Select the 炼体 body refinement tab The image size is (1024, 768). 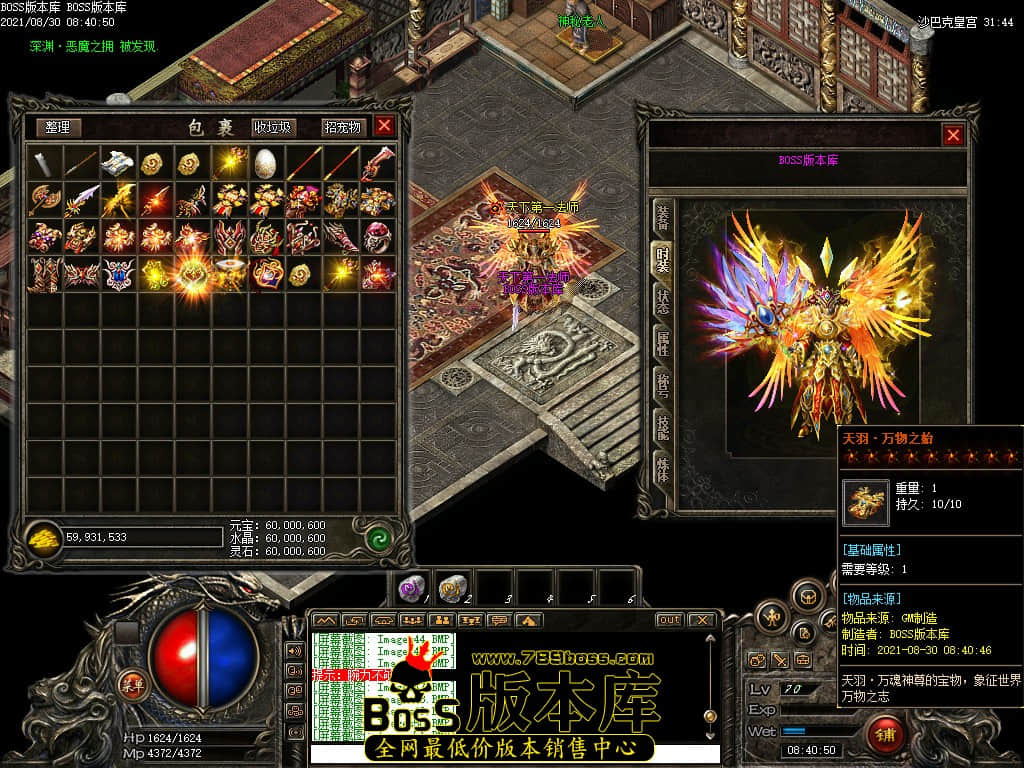point(662,469)
